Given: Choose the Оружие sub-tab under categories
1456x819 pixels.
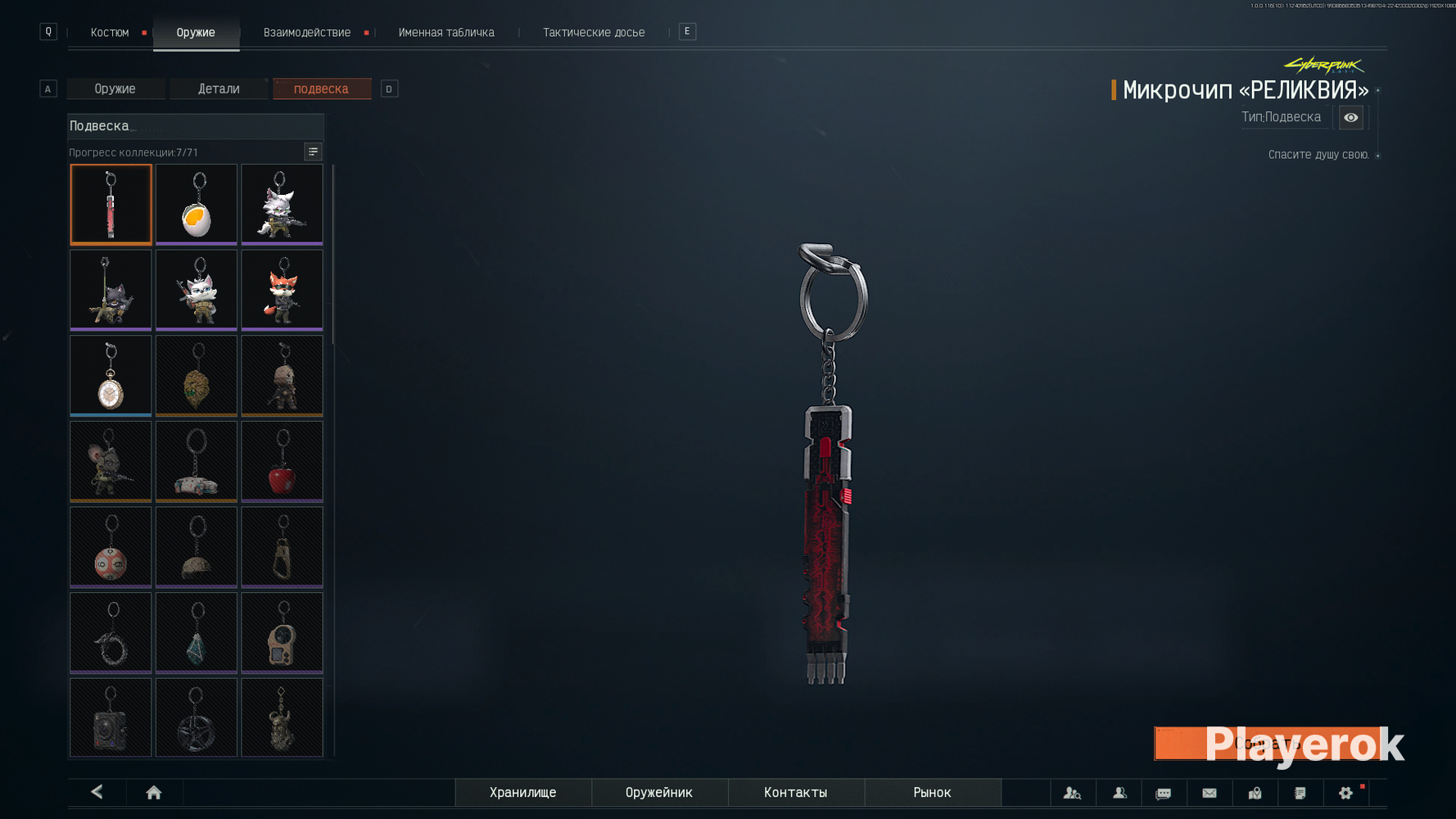Looking at the screenshot, I should (115, 88).
